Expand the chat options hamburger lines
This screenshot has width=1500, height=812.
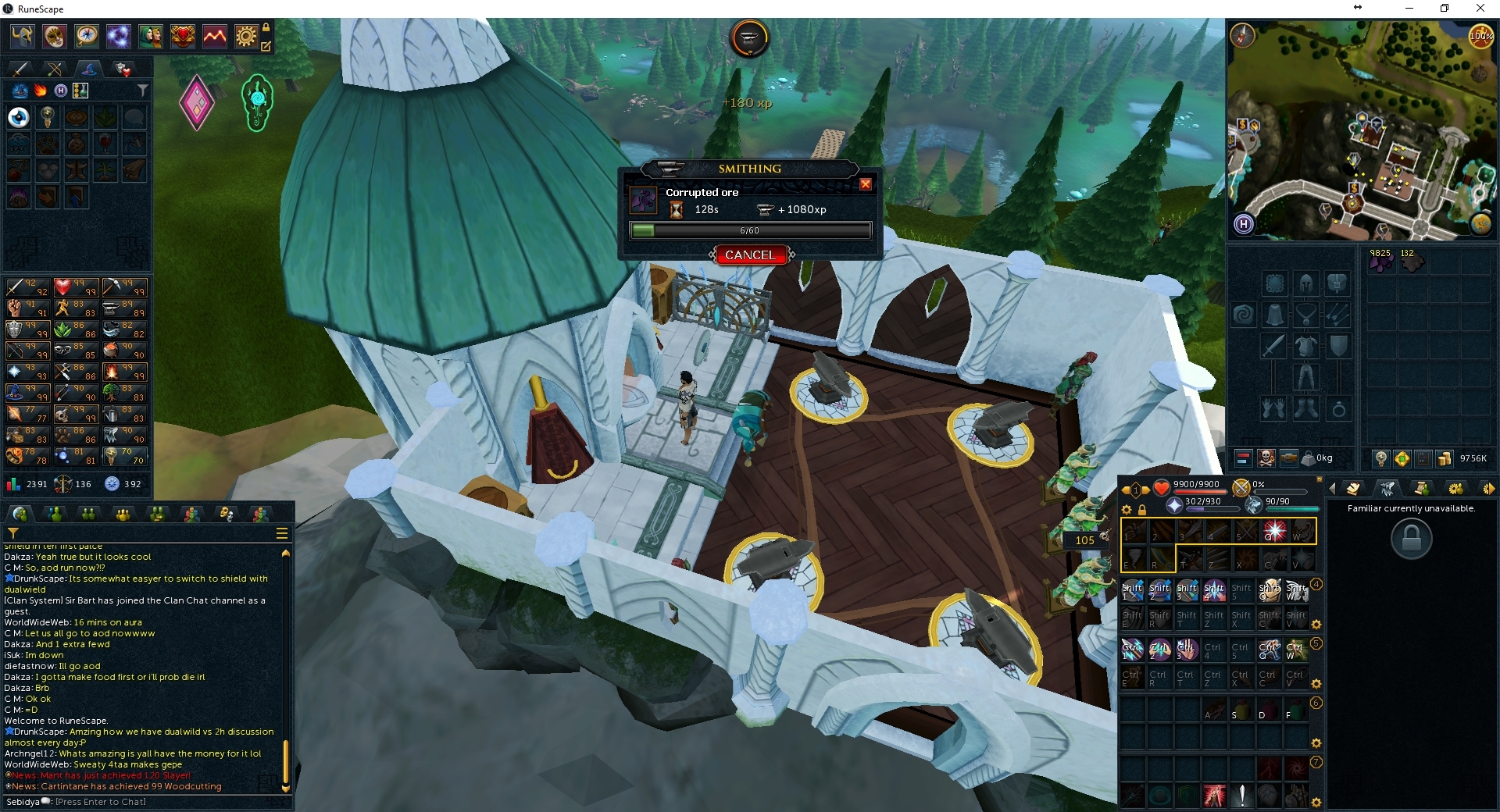point(280,533)
